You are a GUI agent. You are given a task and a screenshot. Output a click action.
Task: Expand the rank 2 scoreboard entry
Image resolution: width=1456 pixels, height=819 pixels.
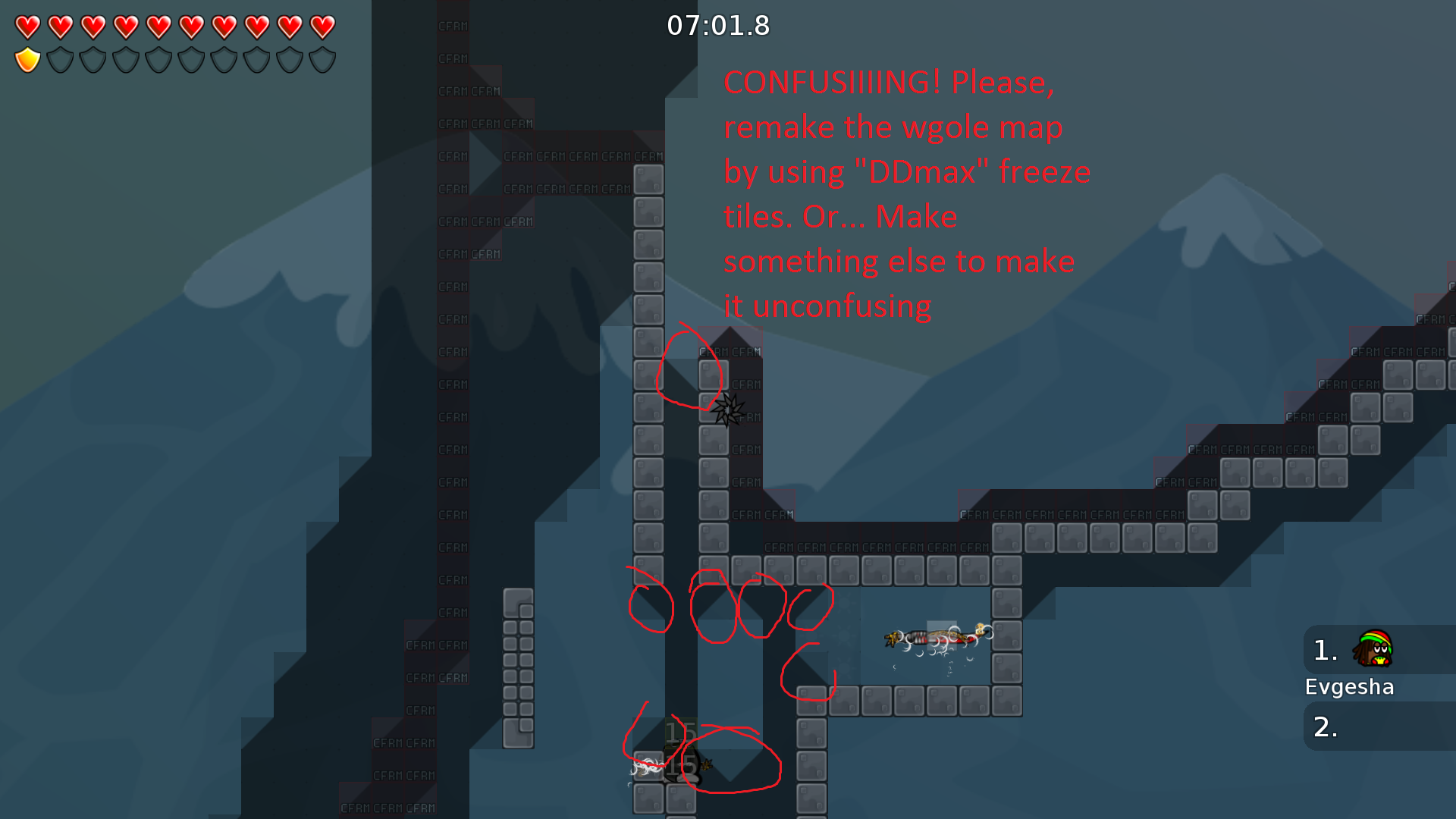click(x=1326, y=726)
